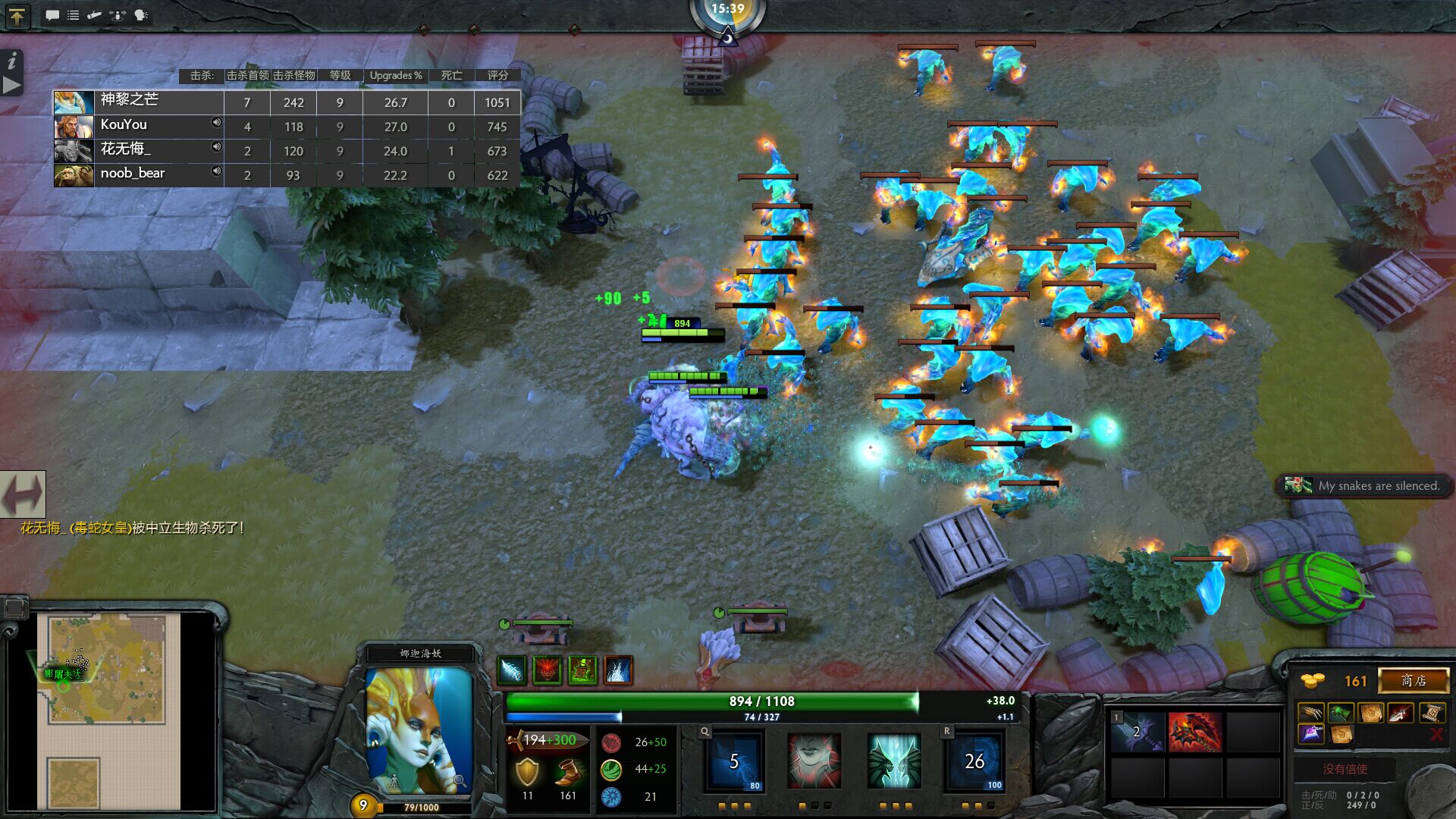Switch to the 商店 shop tab
This screenshot has width=1456, height=819.
(1412, 680)
